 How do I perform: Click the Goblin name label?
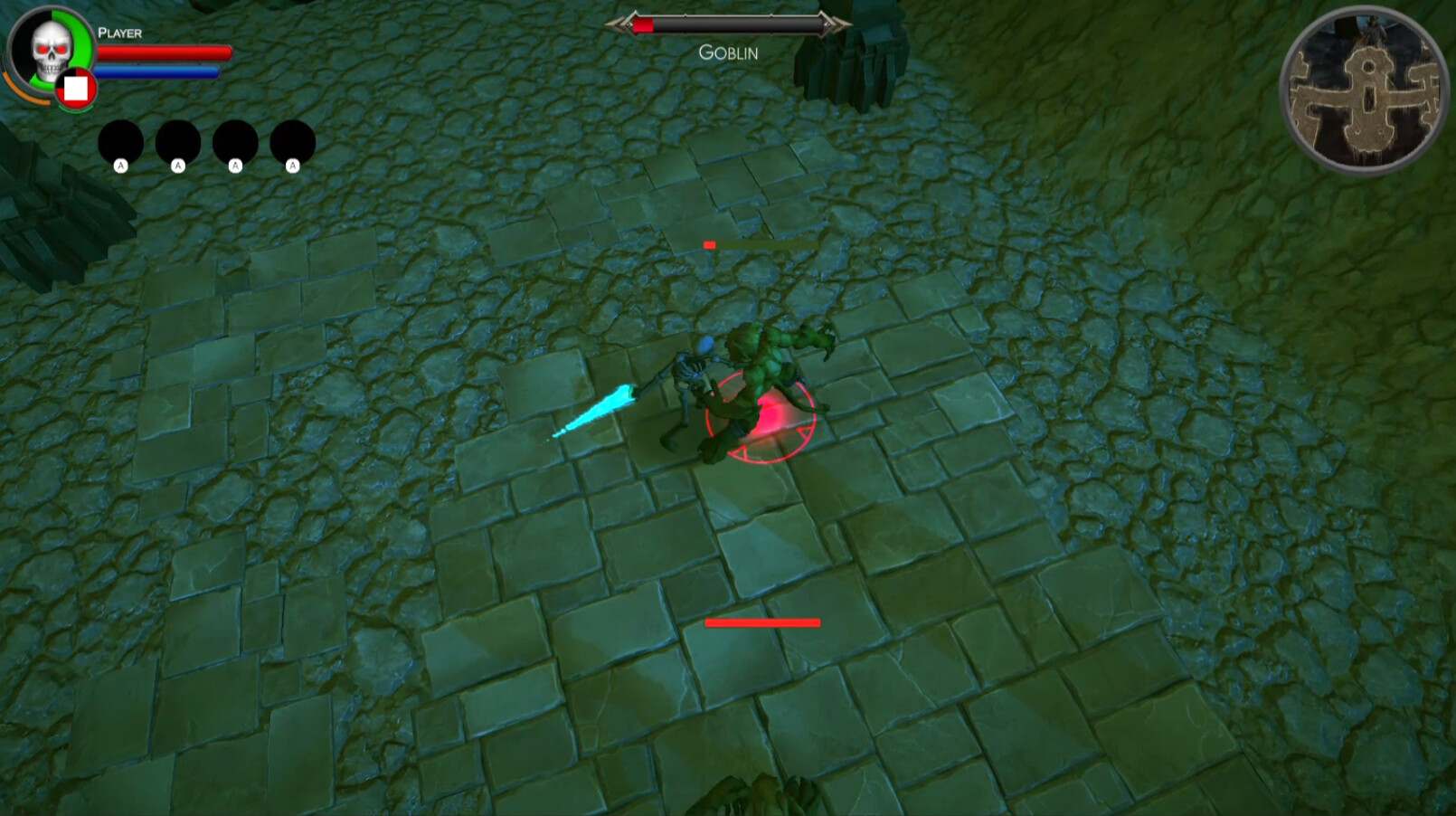[727, 52]
